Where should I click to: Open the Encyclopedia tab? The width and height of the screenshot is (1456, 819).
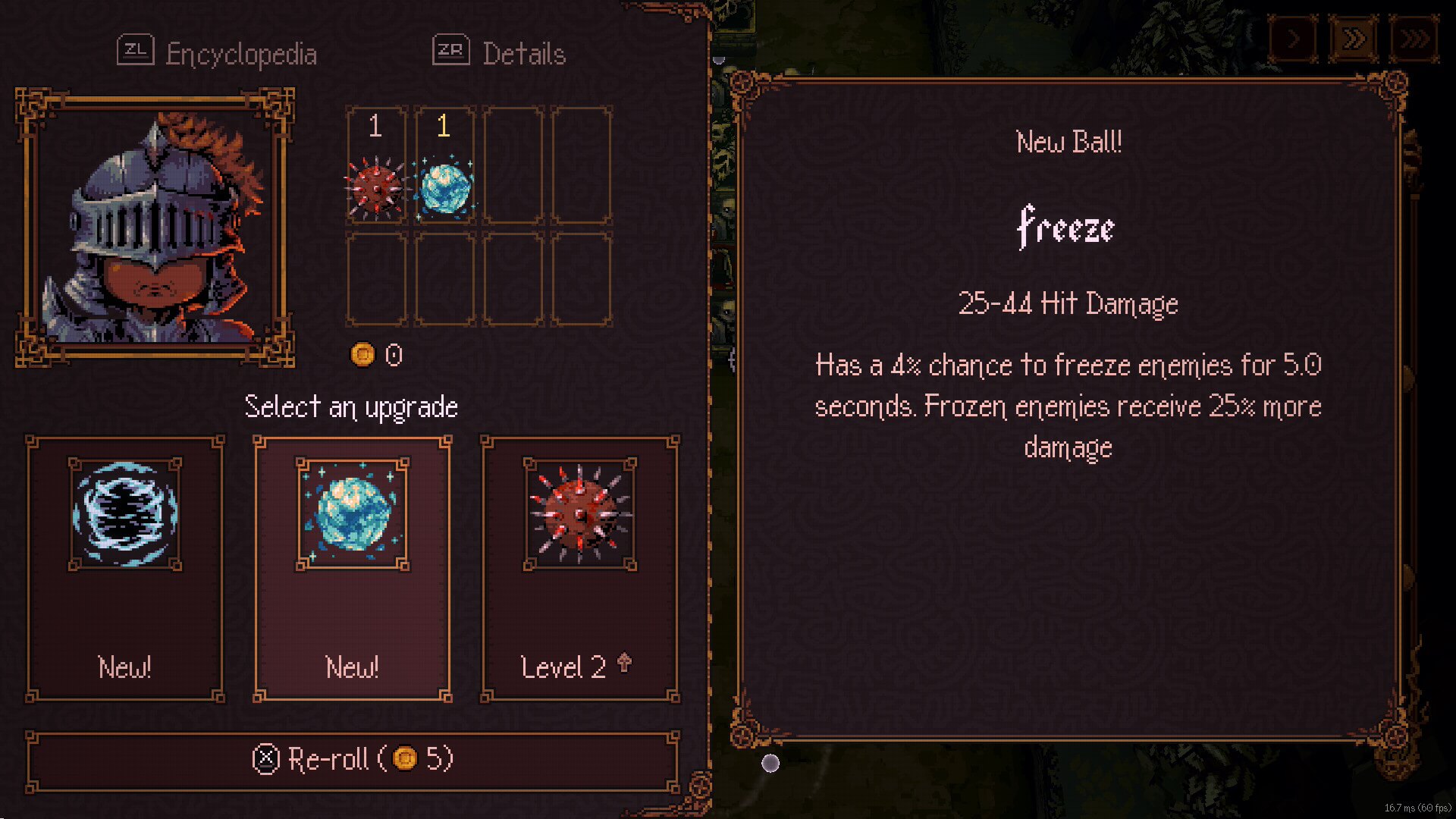(x=218, y=53)
